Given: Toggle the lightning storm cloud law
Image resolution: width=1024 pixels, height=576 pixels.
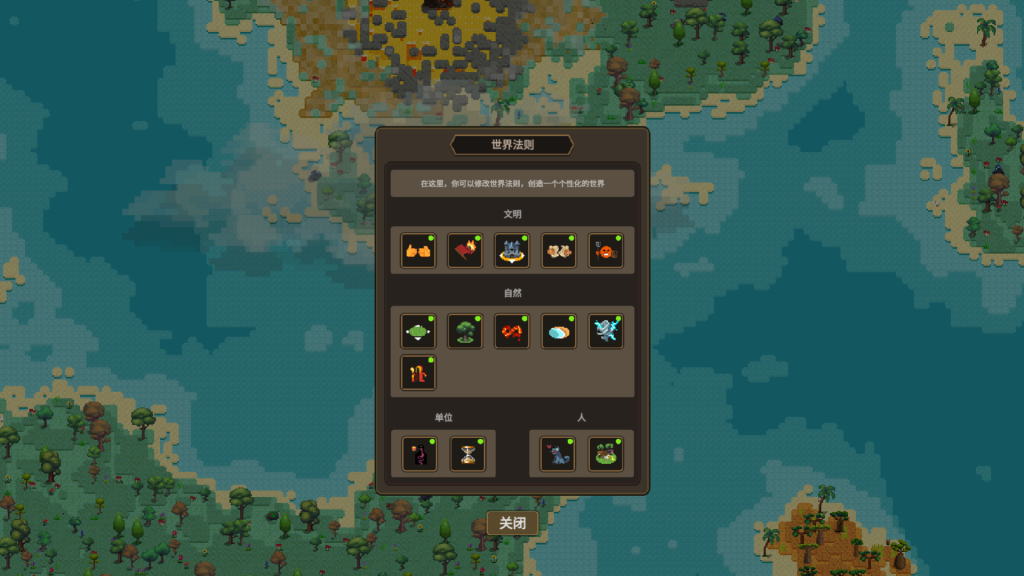Looking at the screenshot, I should point(605,331).
